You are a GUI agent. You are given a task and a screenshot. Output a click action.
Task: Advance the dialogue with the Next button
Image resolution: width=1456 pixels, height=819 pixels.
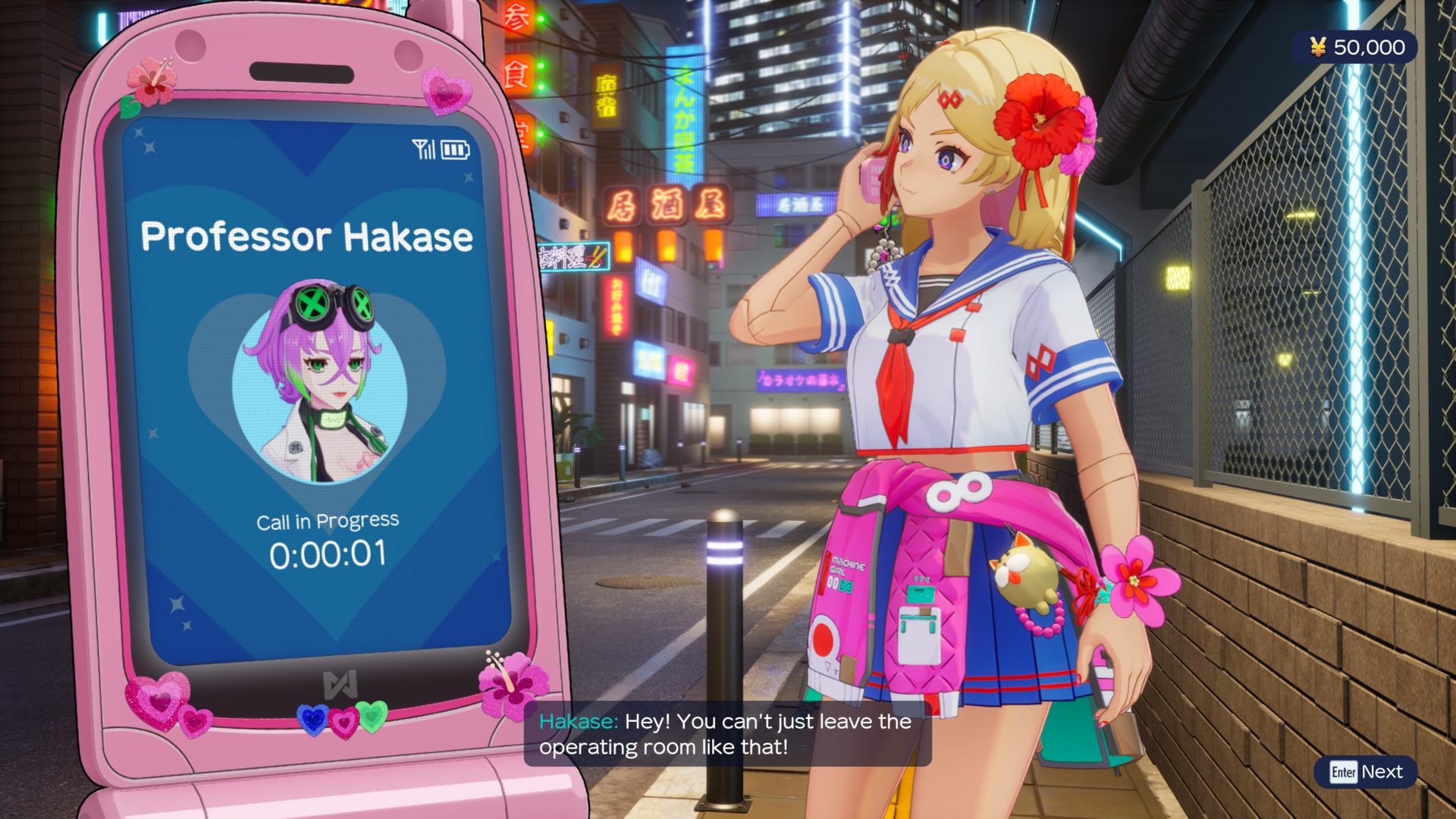1366,772
